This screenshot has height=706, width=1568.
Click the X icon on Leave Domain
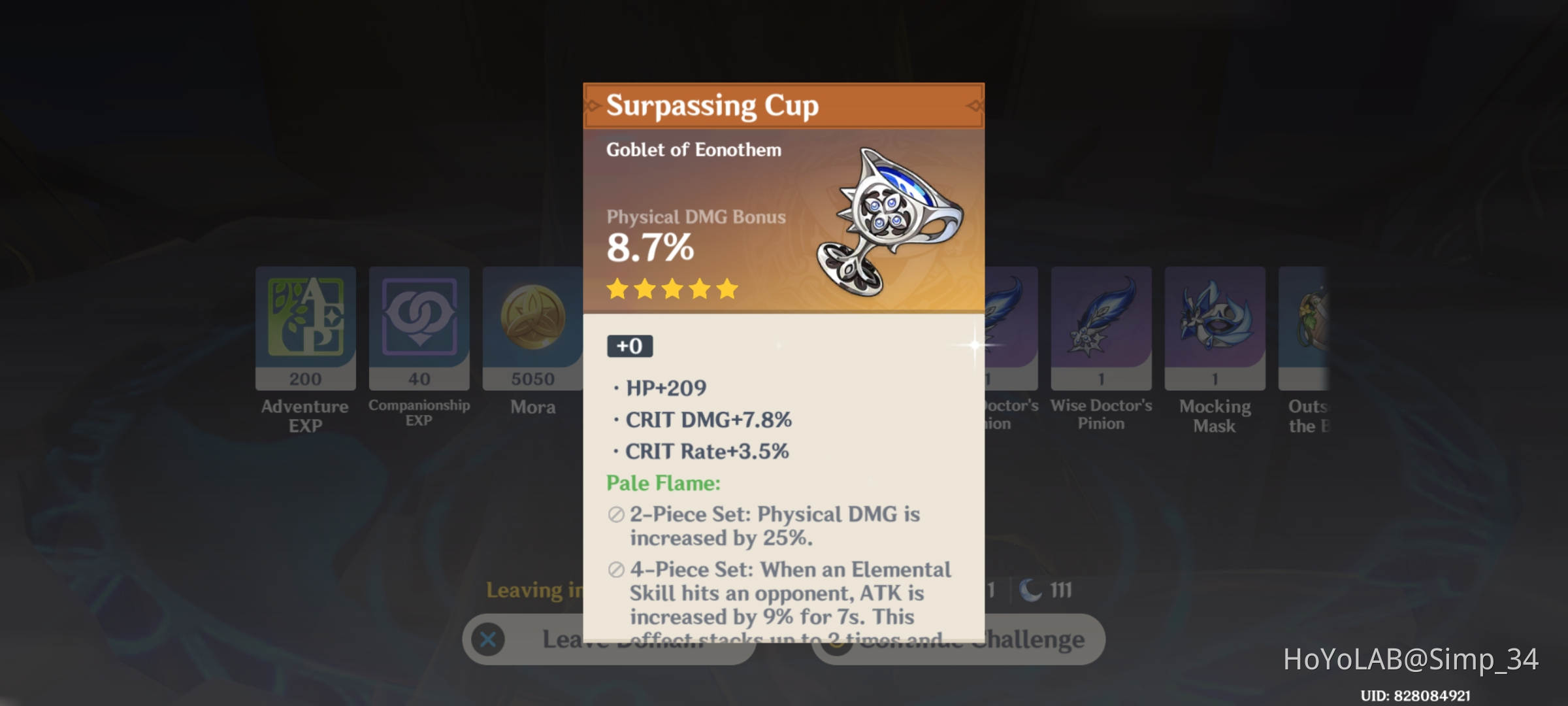pyautogui.click(x=487, y=641)
